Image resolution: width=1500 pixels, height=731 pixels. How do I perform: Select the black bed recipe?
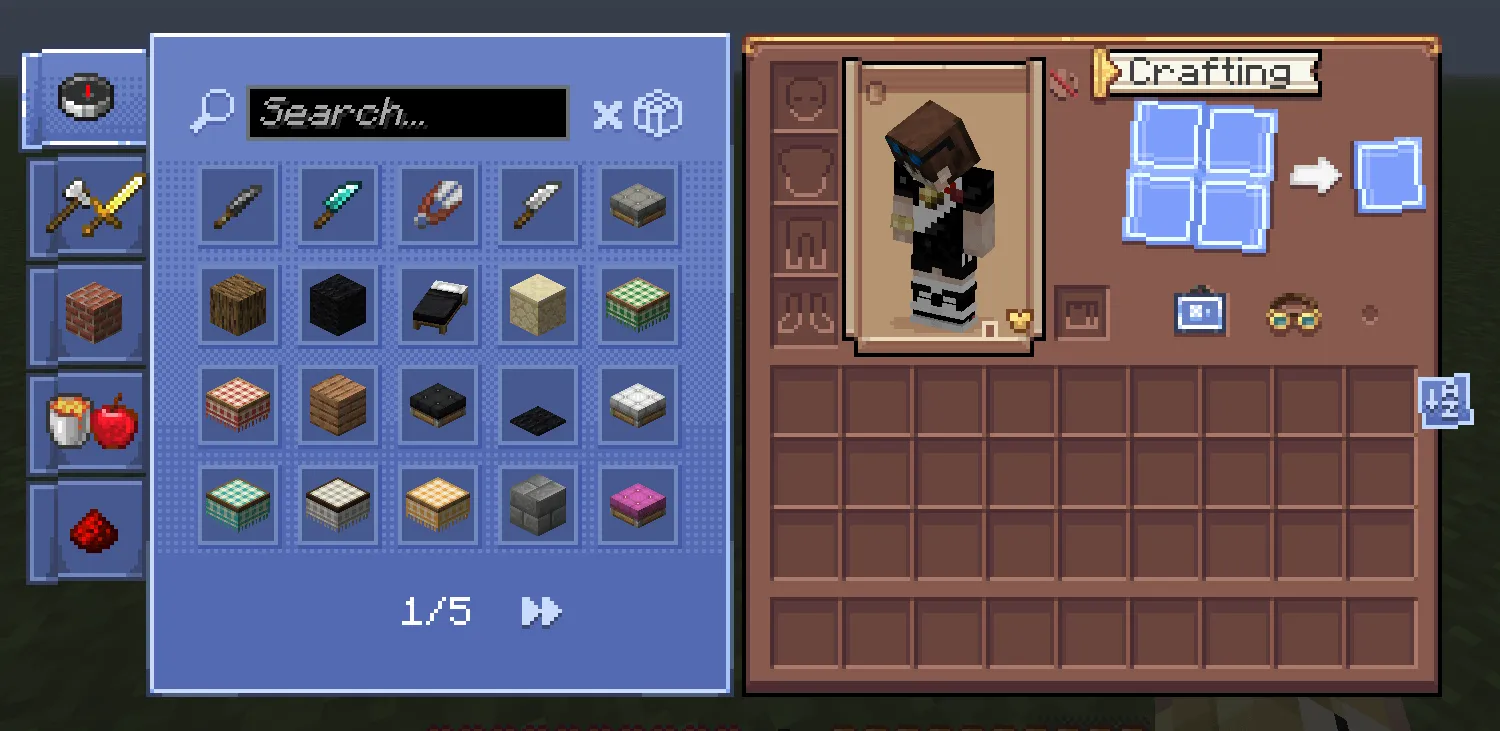pos(437,304)
